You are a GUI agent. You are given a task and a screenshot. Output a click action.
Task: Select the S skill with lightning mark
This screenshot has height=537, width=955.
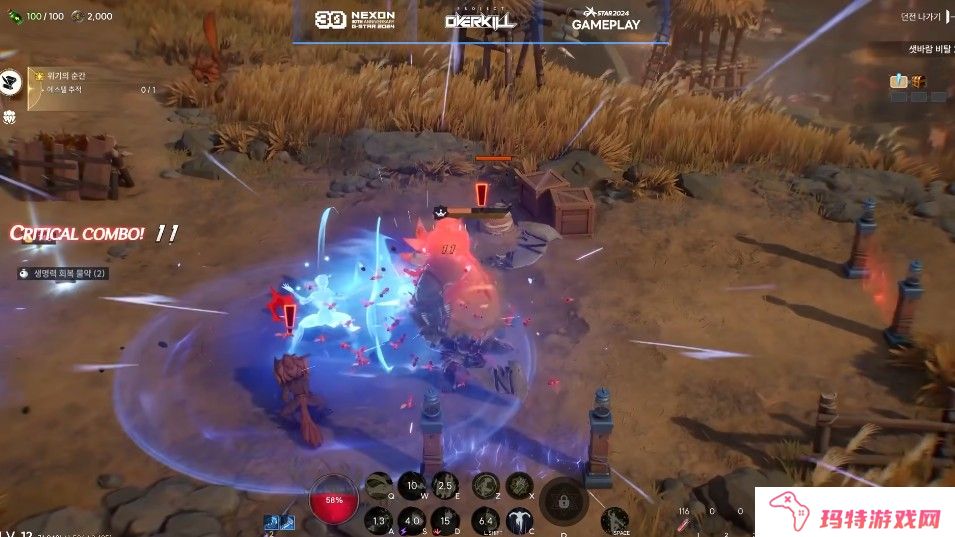point(412,520)
